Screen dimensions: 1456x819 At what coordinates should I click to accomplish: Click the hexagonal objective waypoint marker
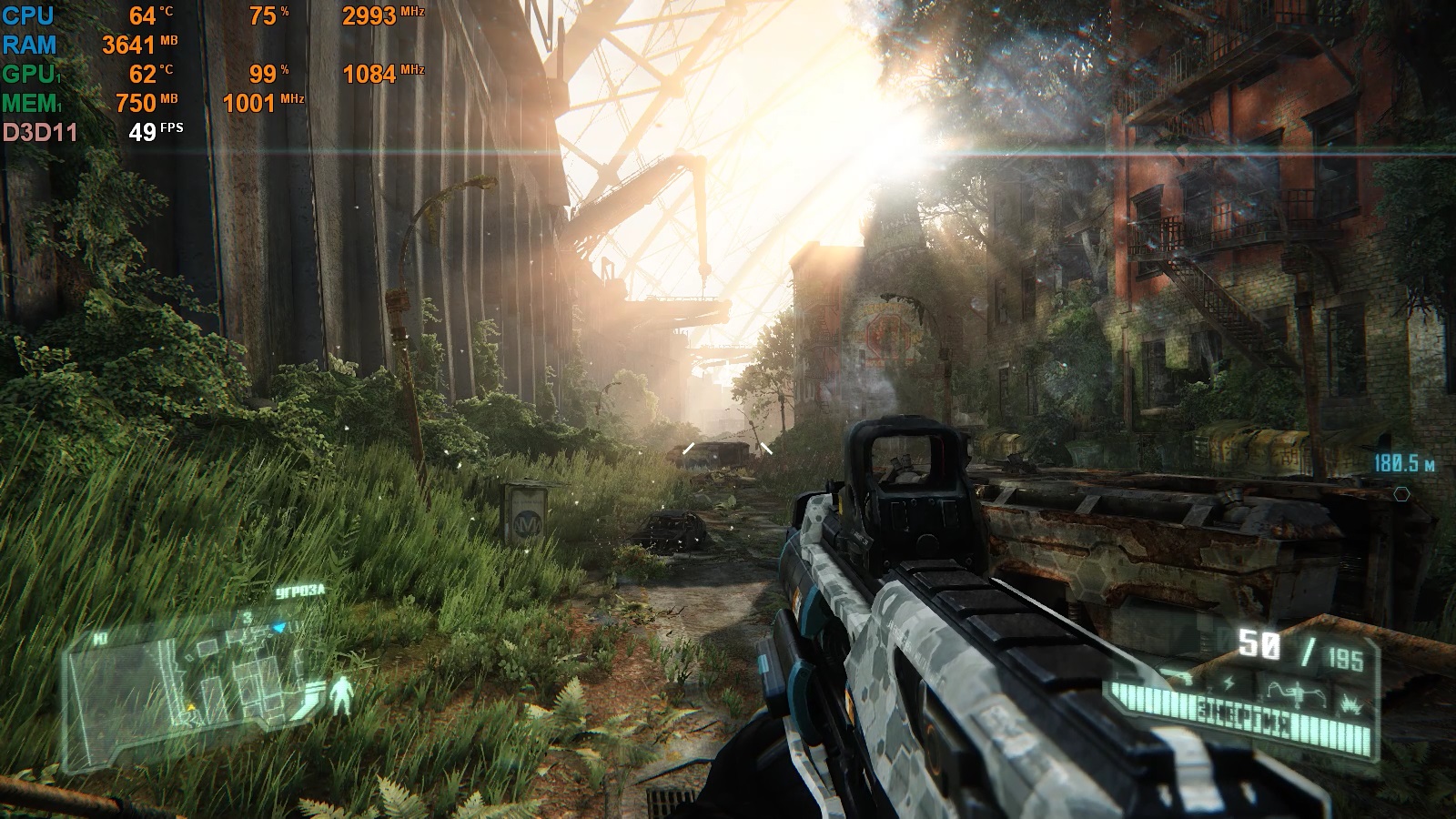click(x=1401, y=494)
